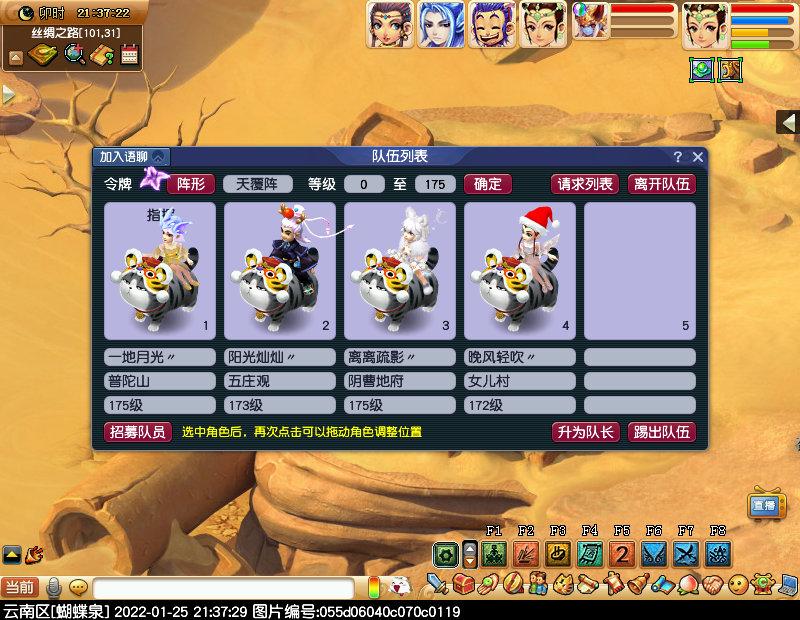Promote selected member with 升为队长
800x620 pixels.
pos(585,432)
